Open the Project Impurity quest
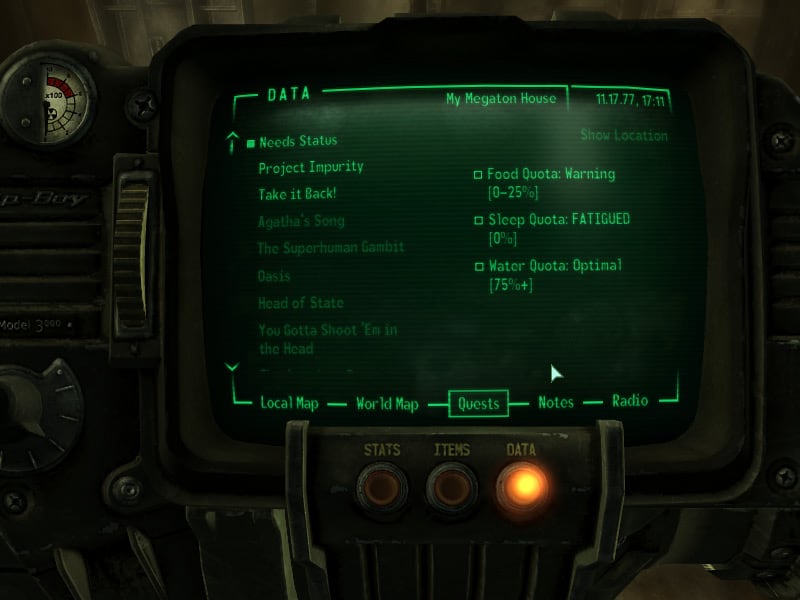This screenshot has width=800, height=600. (x=310, y=167)
